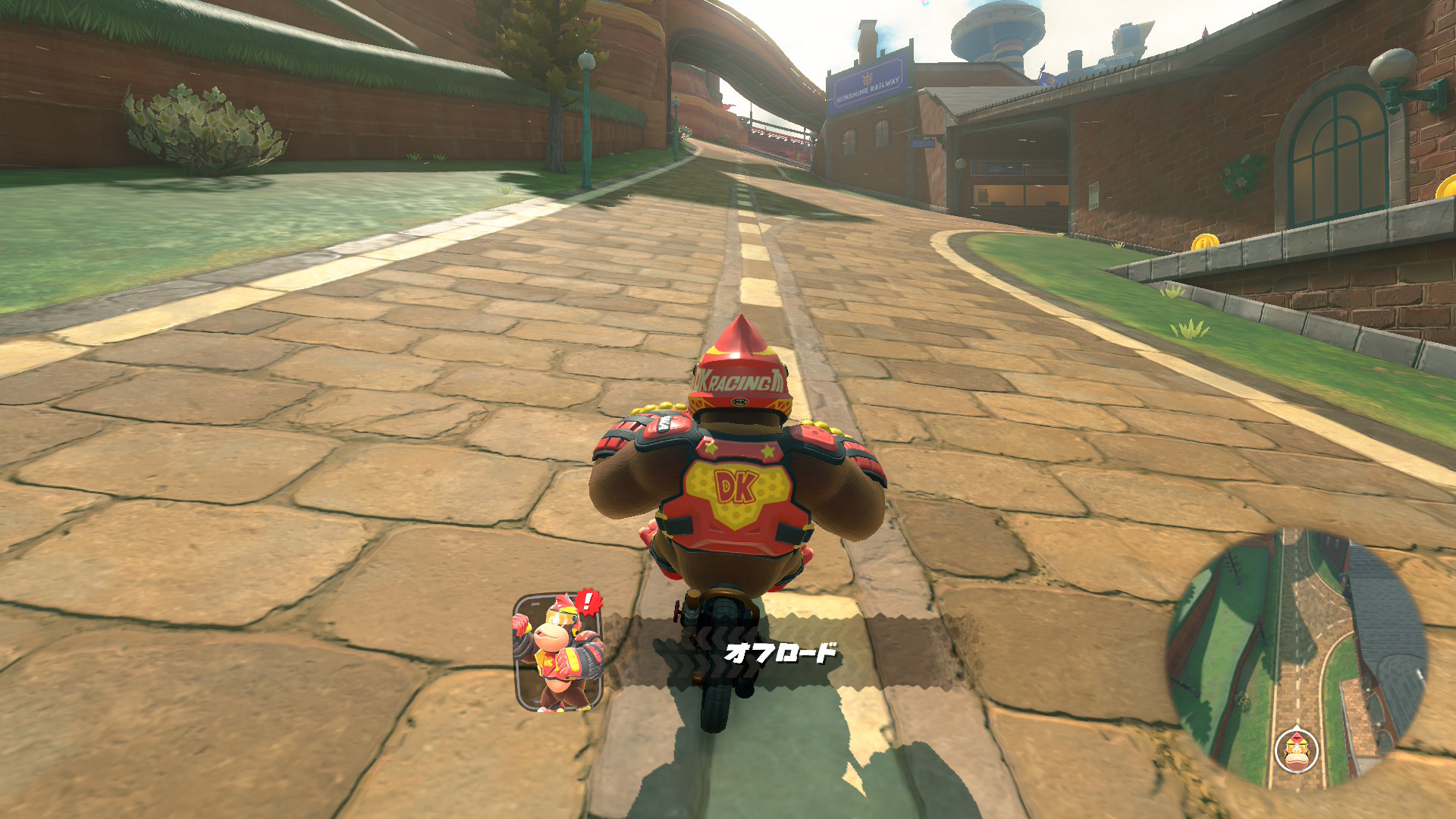Select the Donkey Kong costume card

pos(559,653)
